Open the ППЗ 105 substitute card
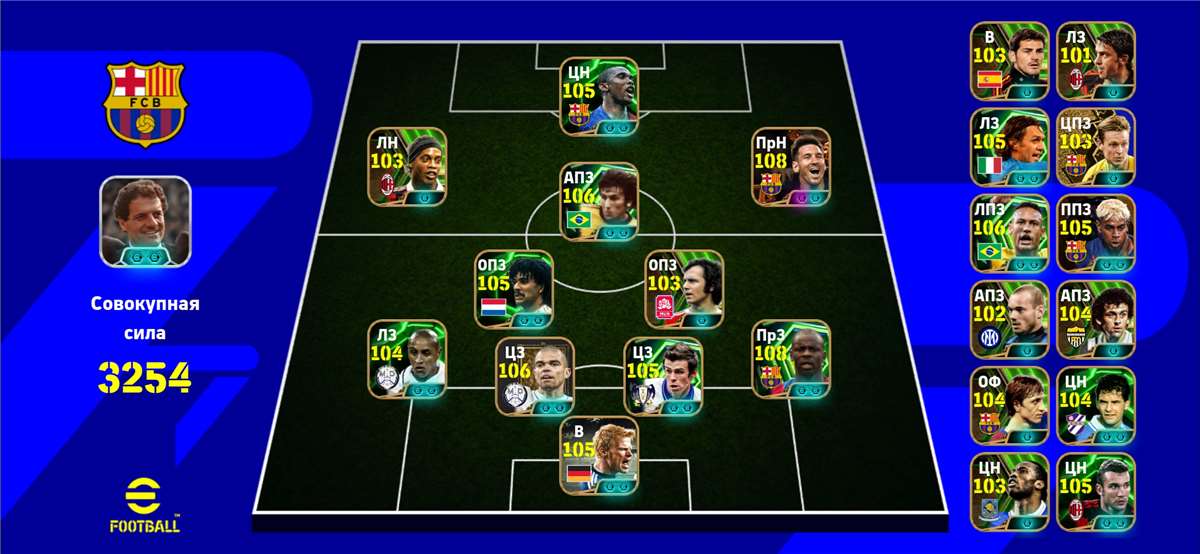Image resolution: width=1200 pixels, height=554 pixels. (1096, 234)
